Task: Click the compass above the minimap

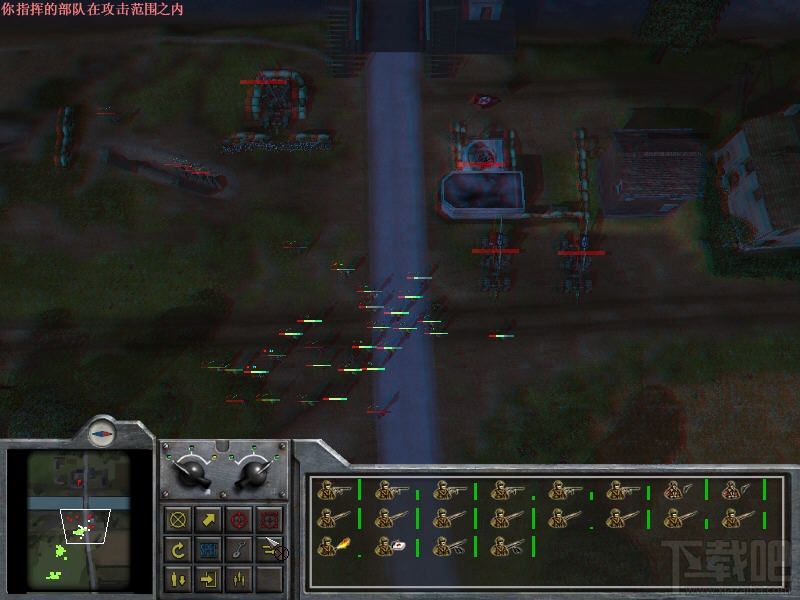Action: (102, 432)
